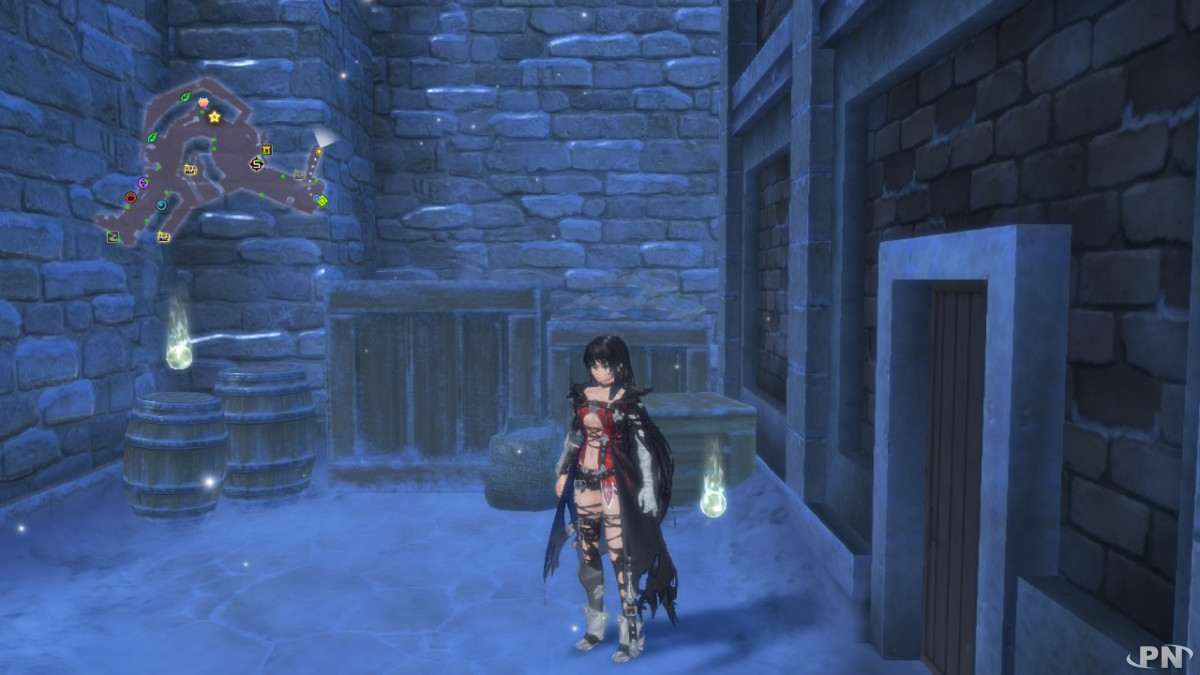The image size is (1200, 675).
Task: Select the red round shop marker
Action: [x=130, y=198]
